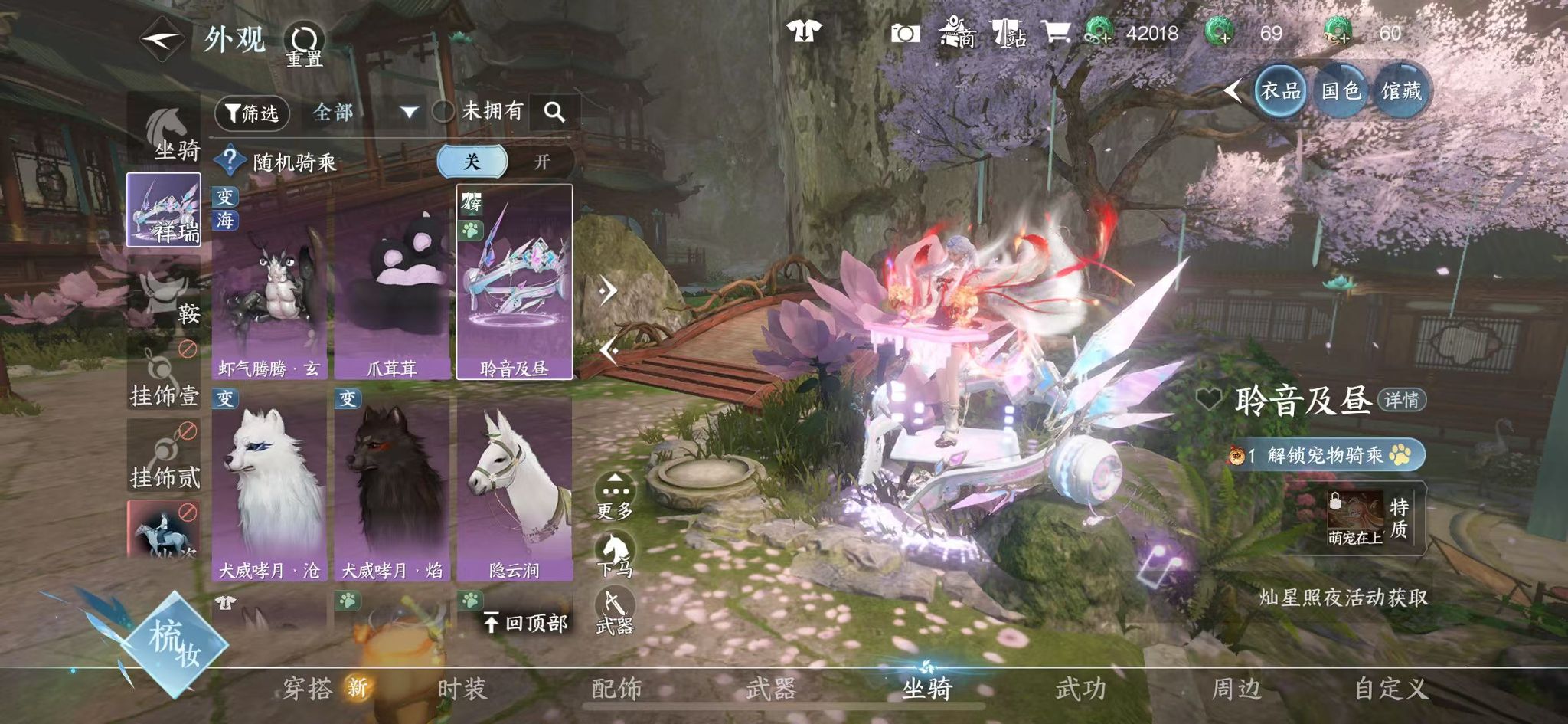
Task: Open the 筛选 filter options
Action: (252, 113)
